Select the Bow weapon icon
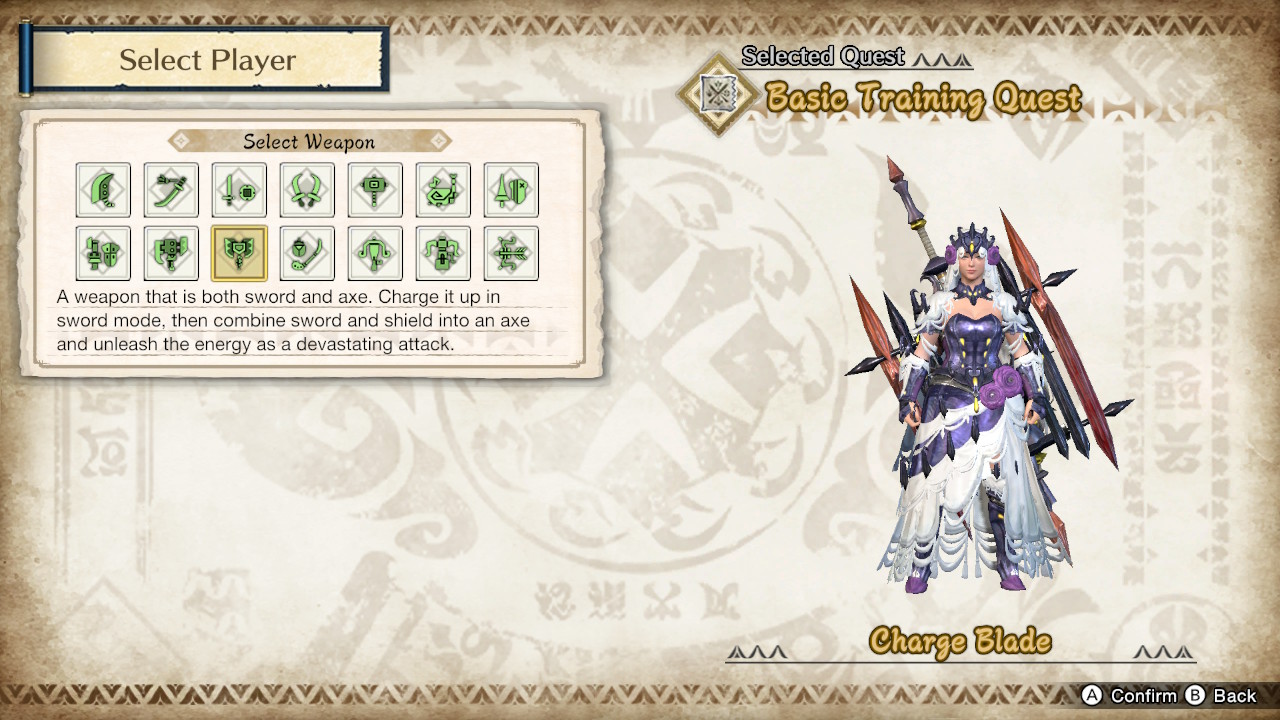The image size is (1280, 720). tap(510, 252)
